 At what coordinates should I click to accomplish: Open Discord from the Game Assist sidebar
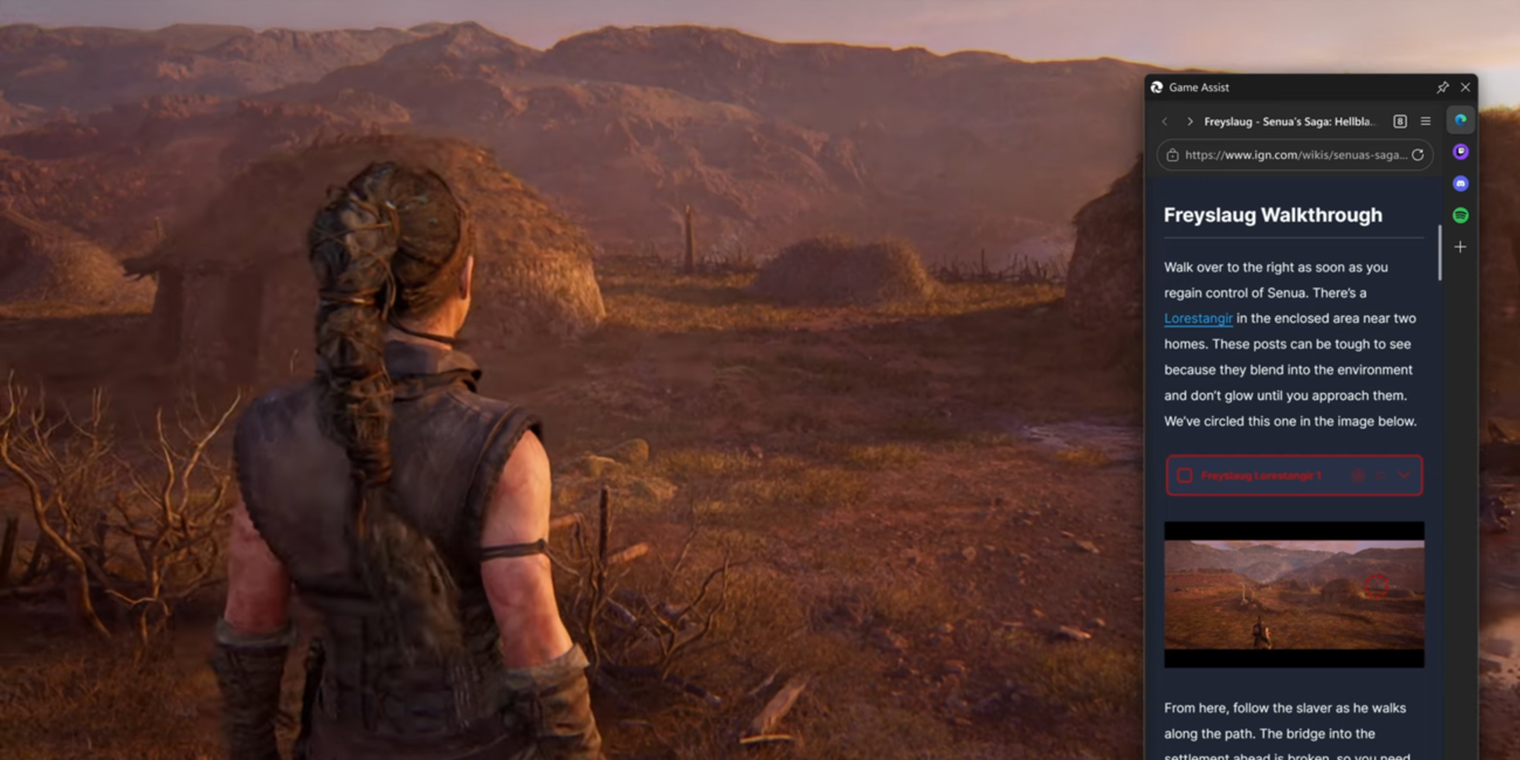(x=1460, y=183)
